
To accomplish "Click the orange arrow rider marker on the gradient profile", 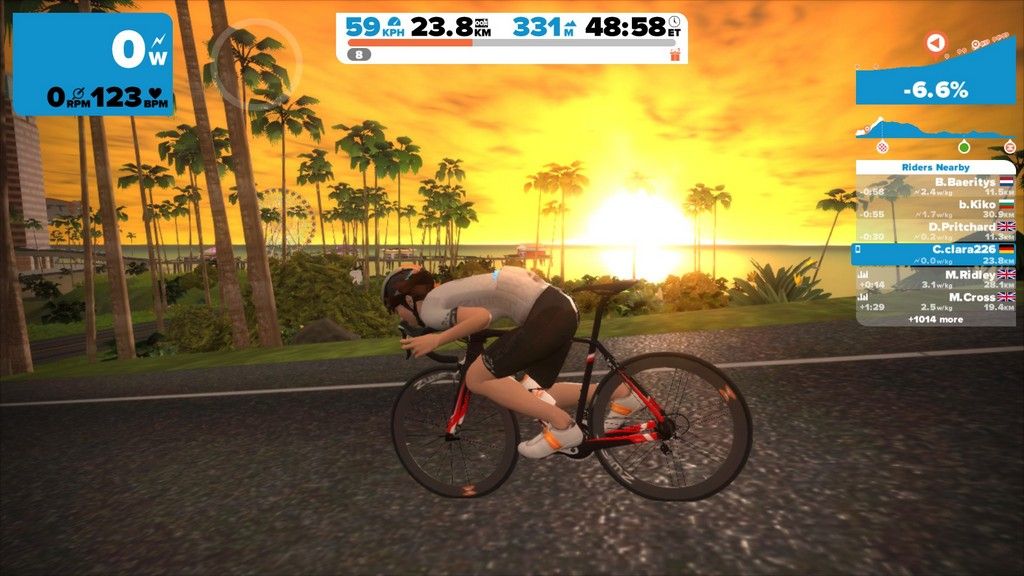I will click(934, 43).
